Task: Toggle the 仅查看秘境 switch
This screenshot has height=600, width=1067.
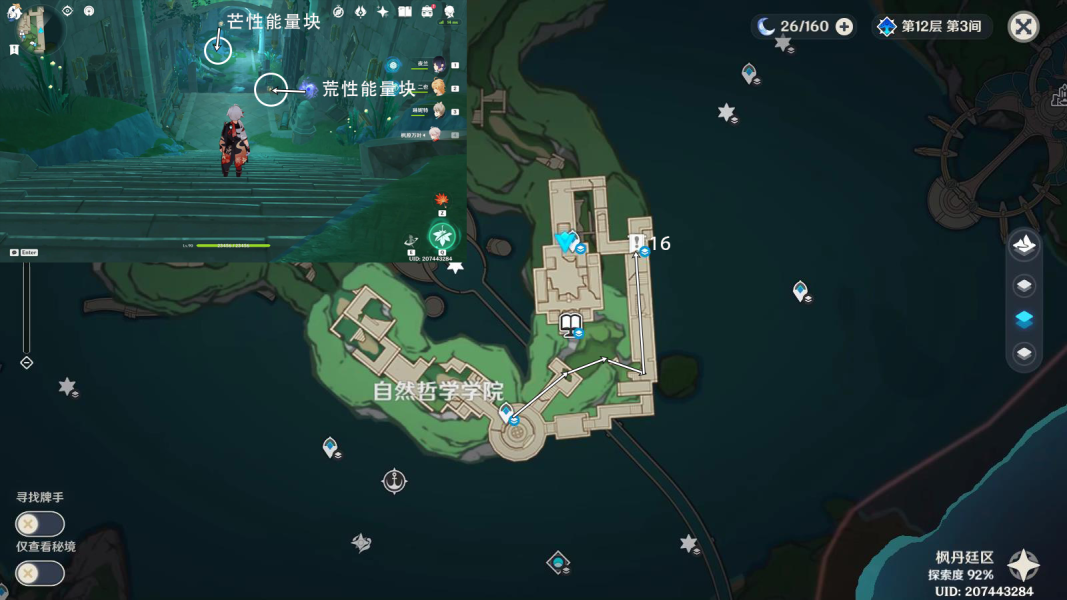Action: coord(40,573)
